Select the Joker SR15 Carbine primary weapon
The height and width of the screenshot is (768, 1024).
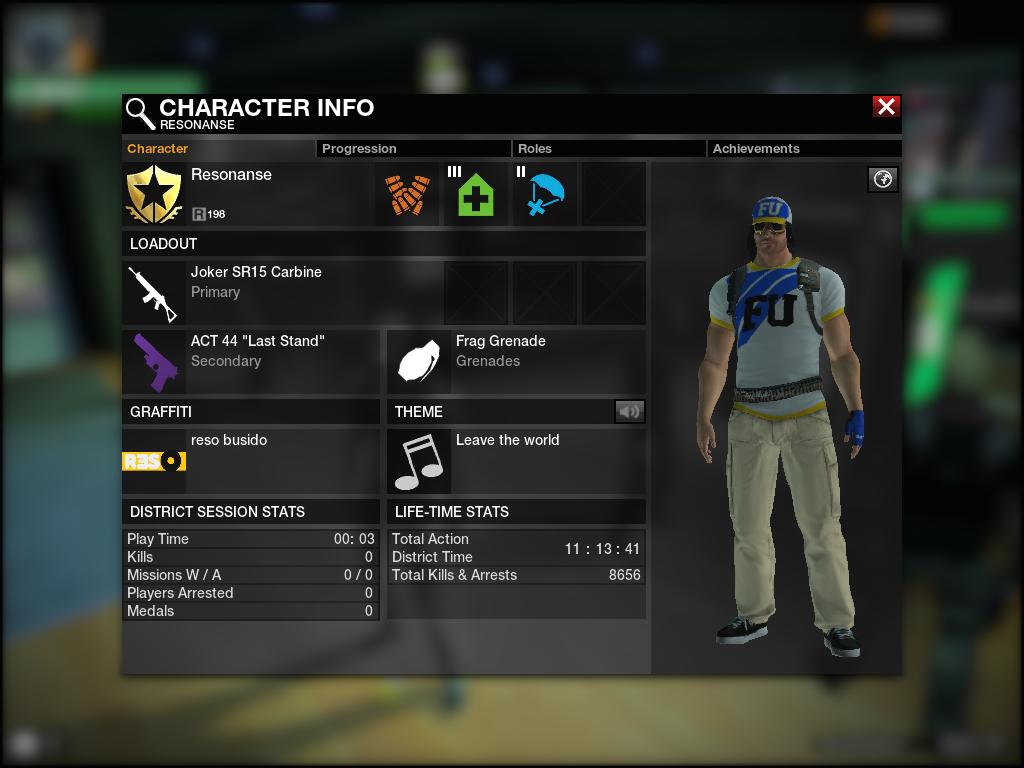coord(154,293)
